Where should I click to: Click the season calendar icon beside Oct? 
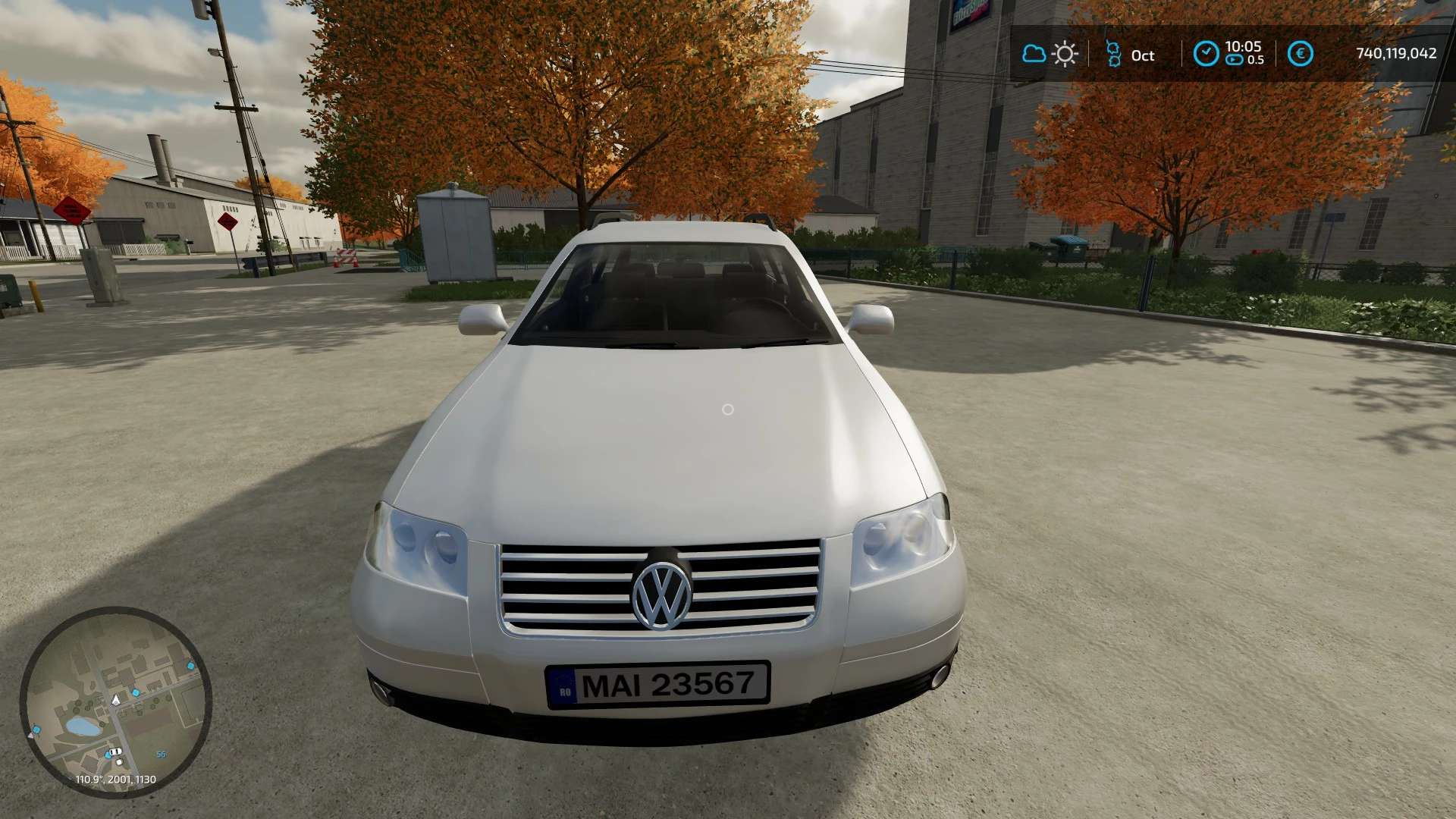1113,54
